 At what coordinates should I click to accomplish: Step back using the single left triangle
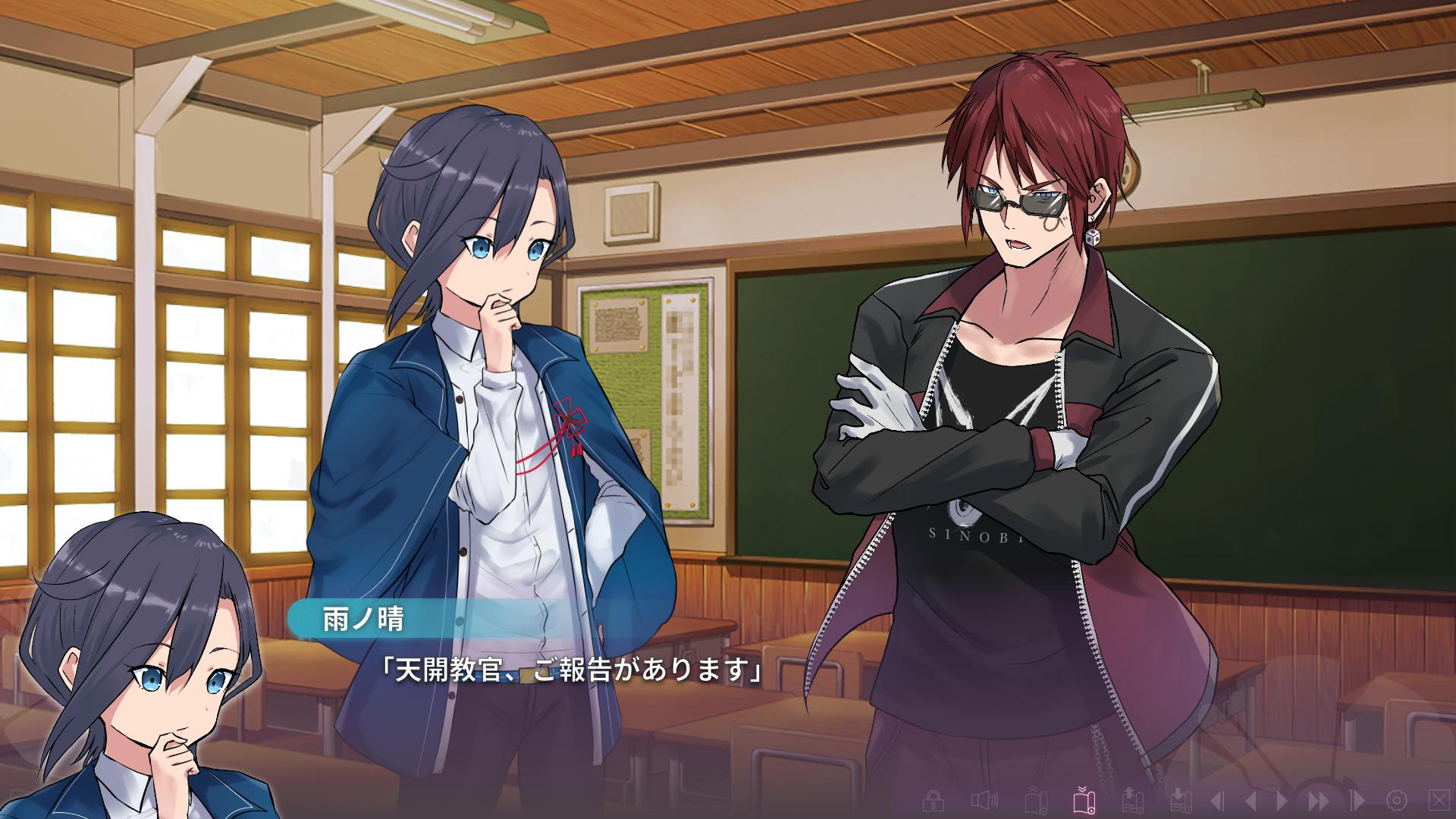point(1251,800)
